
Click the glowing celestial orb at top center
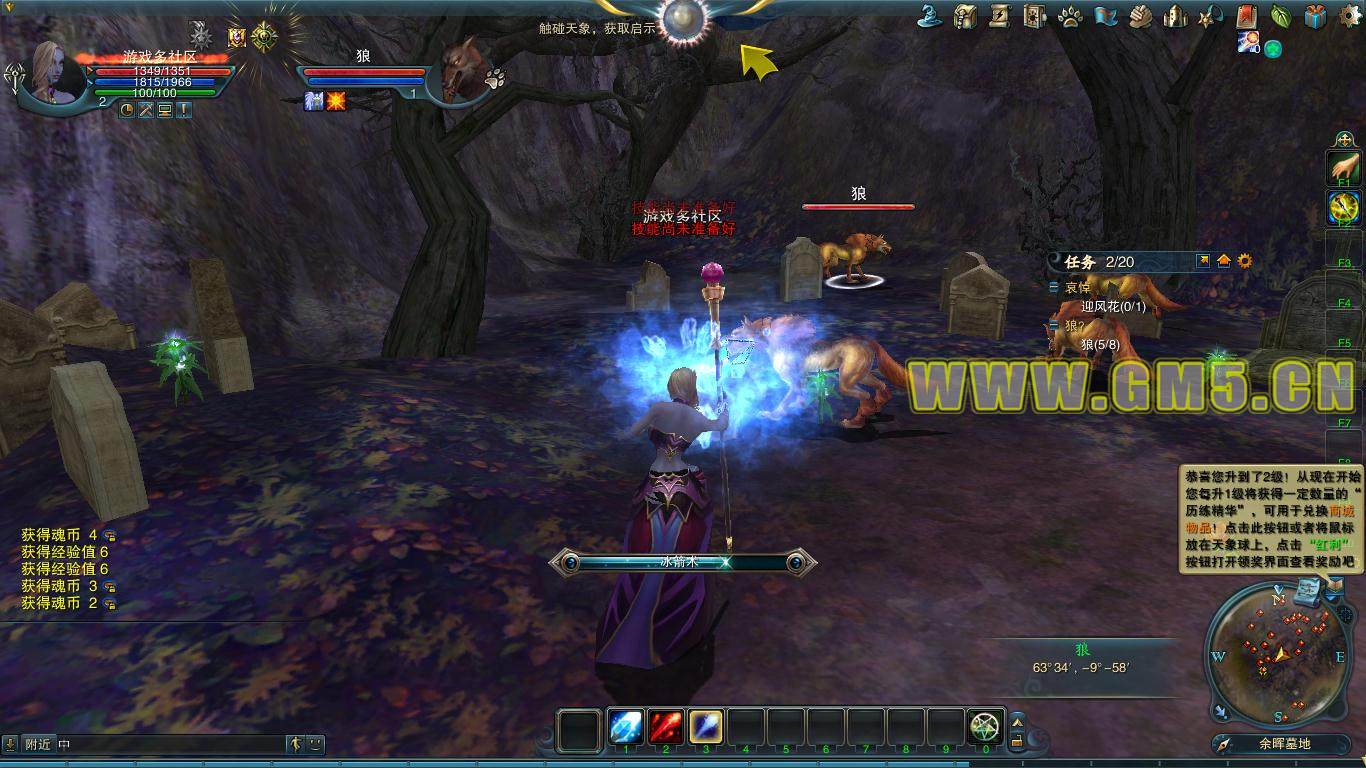pos(685,17)
